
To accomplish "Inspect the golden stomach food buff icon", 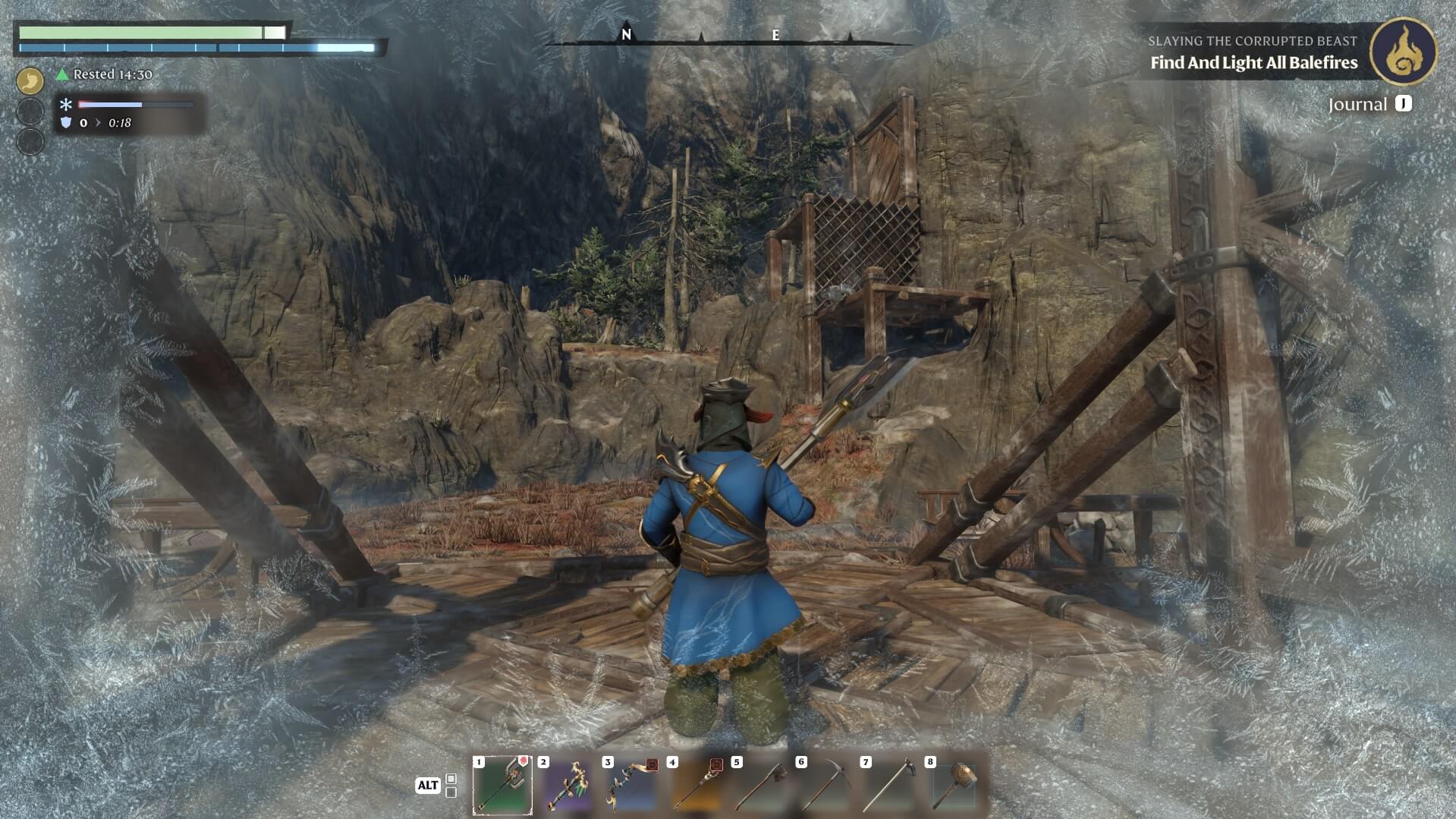I will click(x=30, y=80).
